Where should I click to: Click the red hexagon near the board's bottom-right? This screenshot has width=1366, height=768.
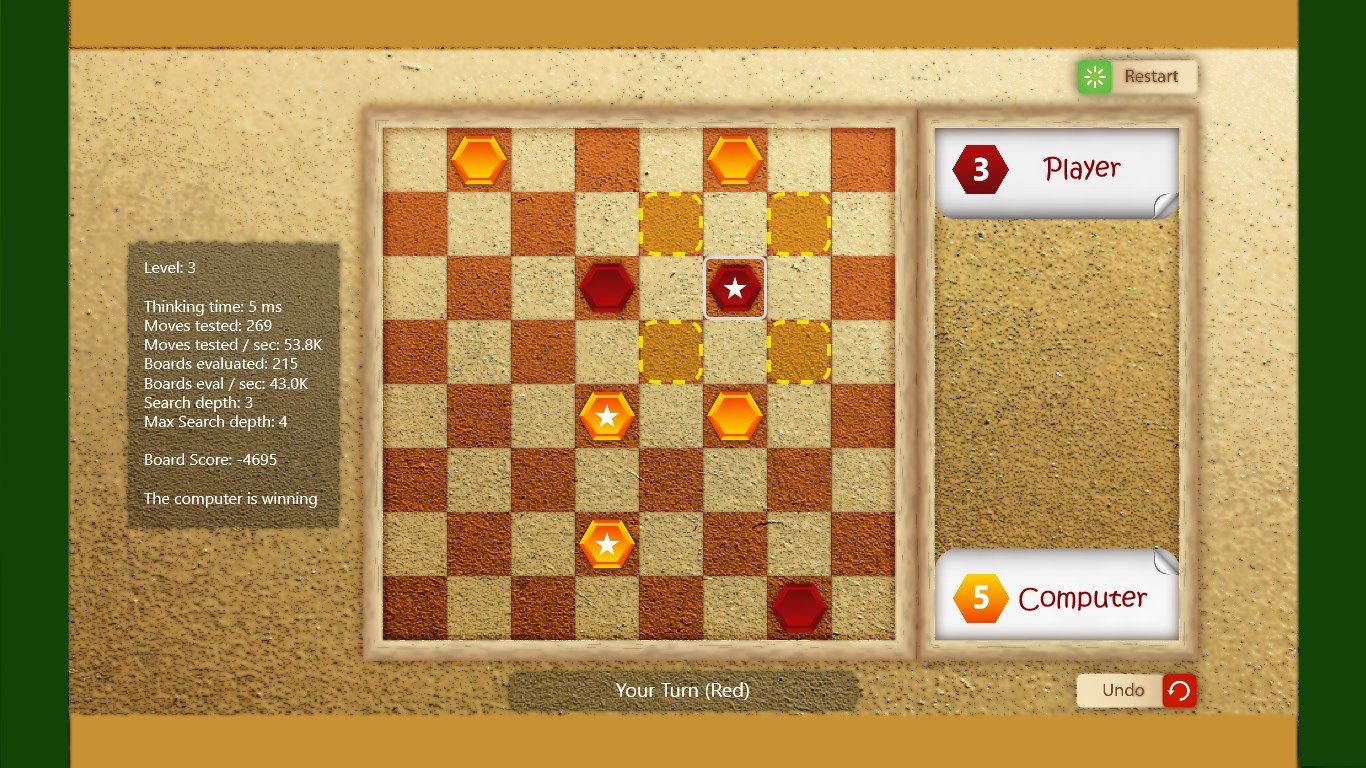click(x=799, y=604)
